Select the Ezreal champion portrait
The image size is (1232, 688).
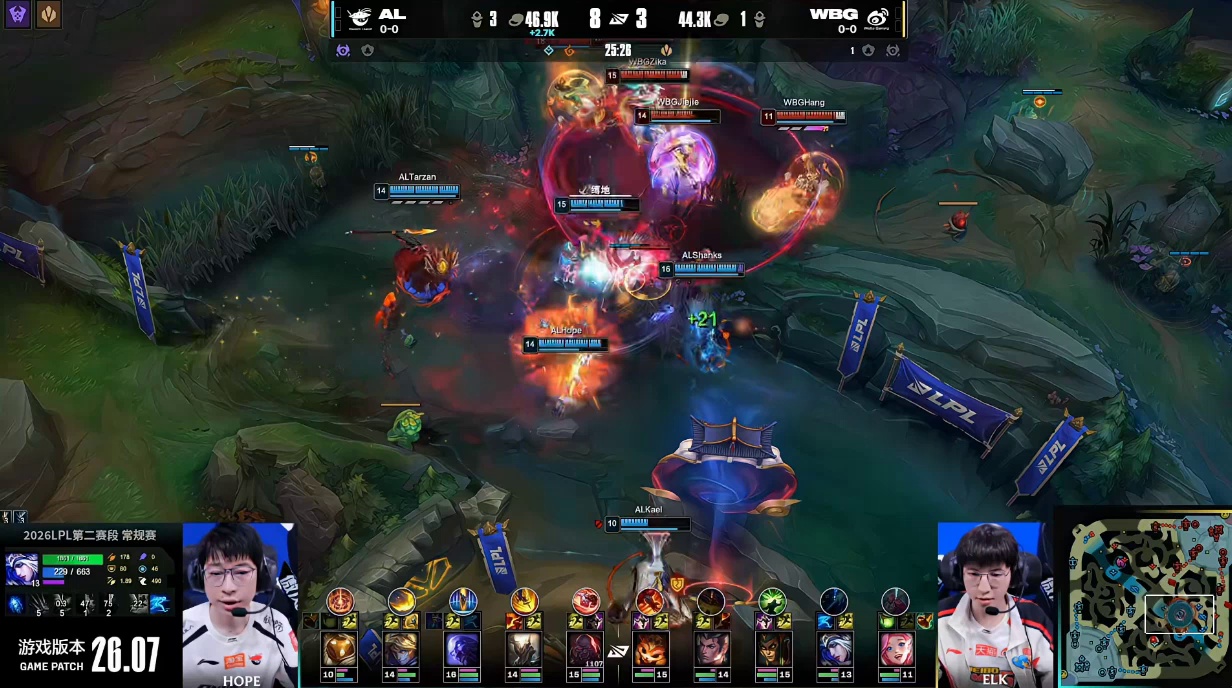click(401, 649)
